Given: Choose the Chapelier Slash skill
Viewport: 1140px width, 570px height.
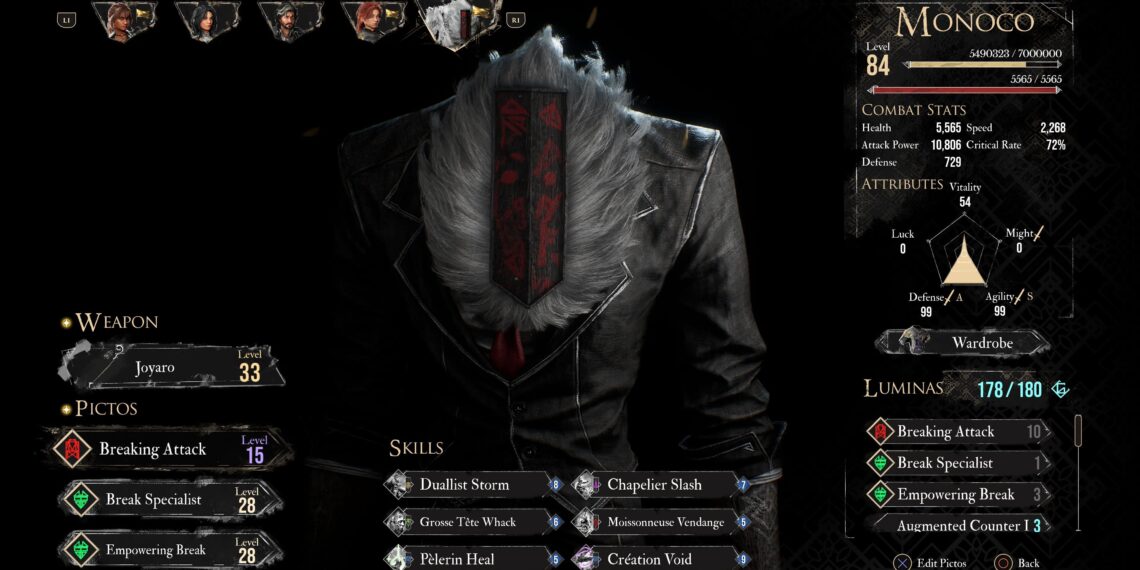Looking at the screenshot, I should [658, 485].
